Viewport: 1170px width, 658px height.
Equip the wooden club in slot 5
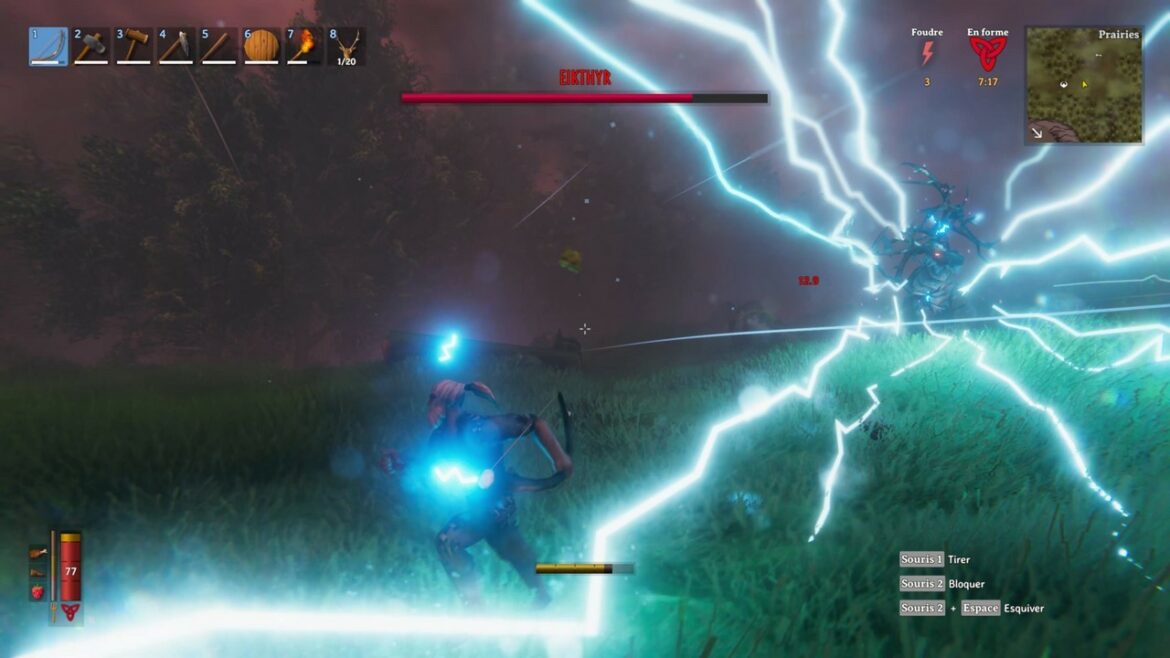click(x=219, y=47)
